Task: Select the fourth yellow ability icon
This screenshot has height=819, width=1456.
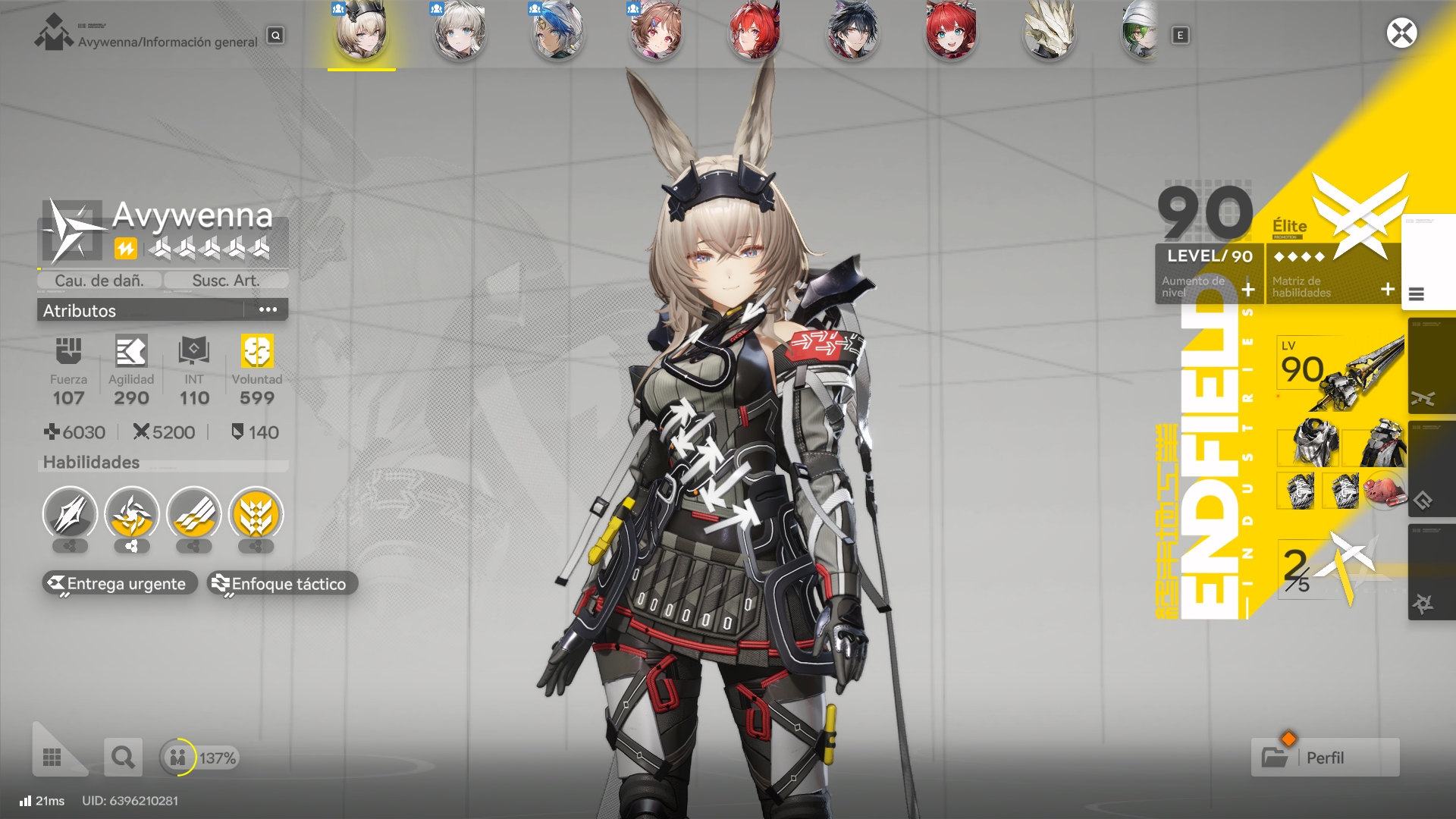Action: pyautogui.click(x=256, y=514)
